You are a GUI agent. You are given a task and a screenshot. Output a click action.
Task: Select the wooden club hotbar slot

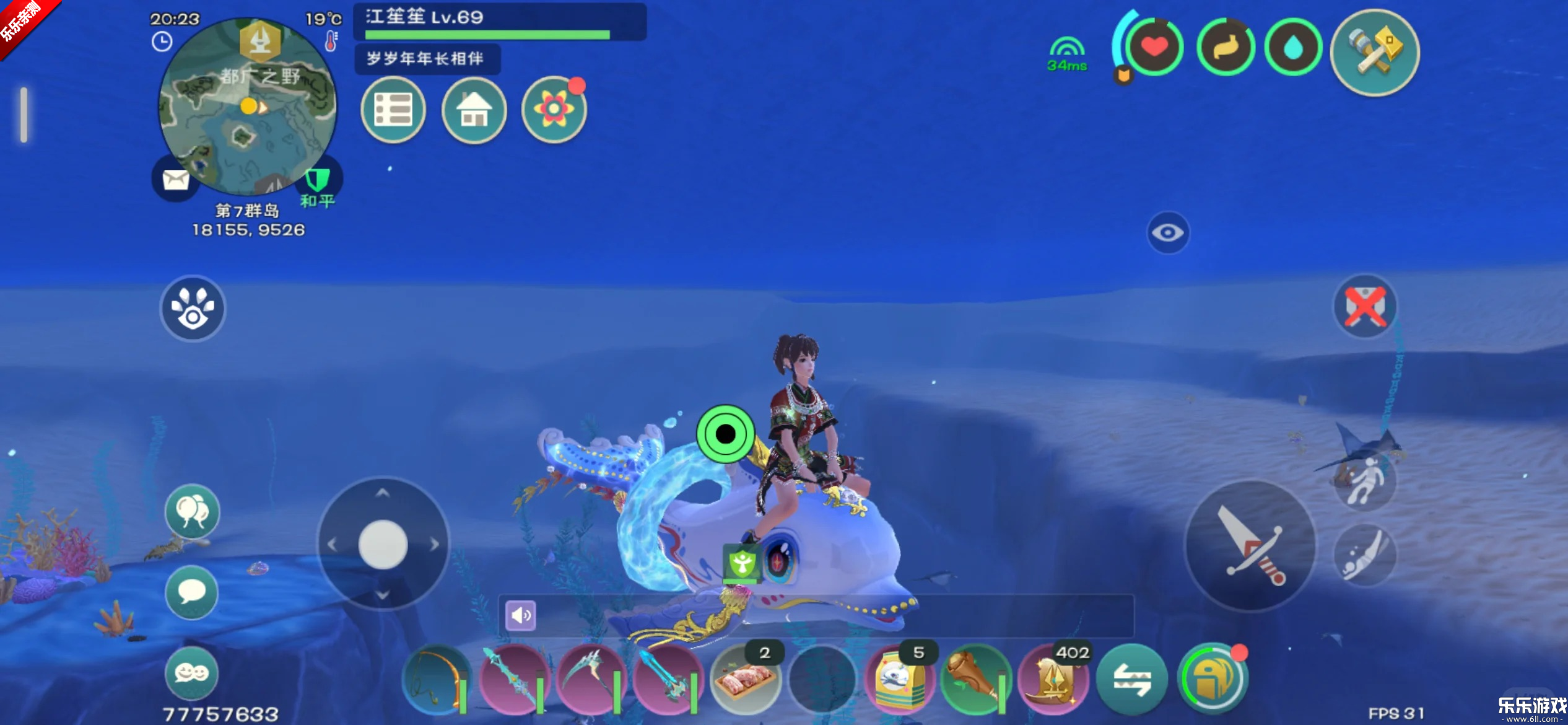[976, 680]
